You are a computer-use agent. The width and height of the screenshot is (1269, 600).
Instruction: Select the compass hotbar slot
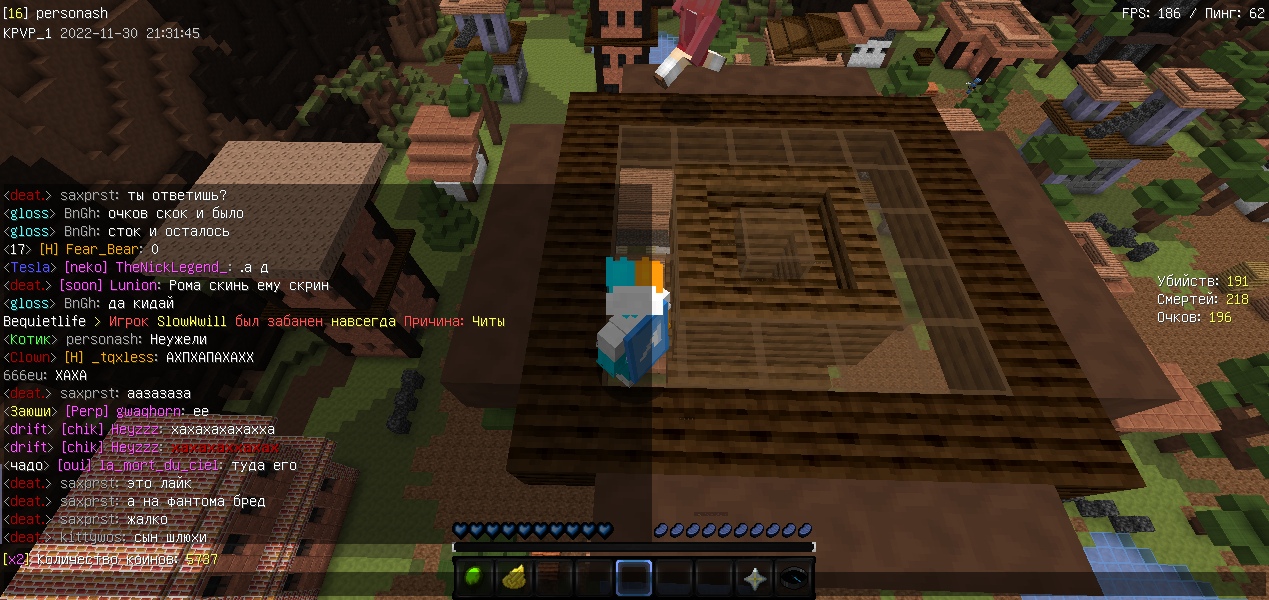(795, 578)
